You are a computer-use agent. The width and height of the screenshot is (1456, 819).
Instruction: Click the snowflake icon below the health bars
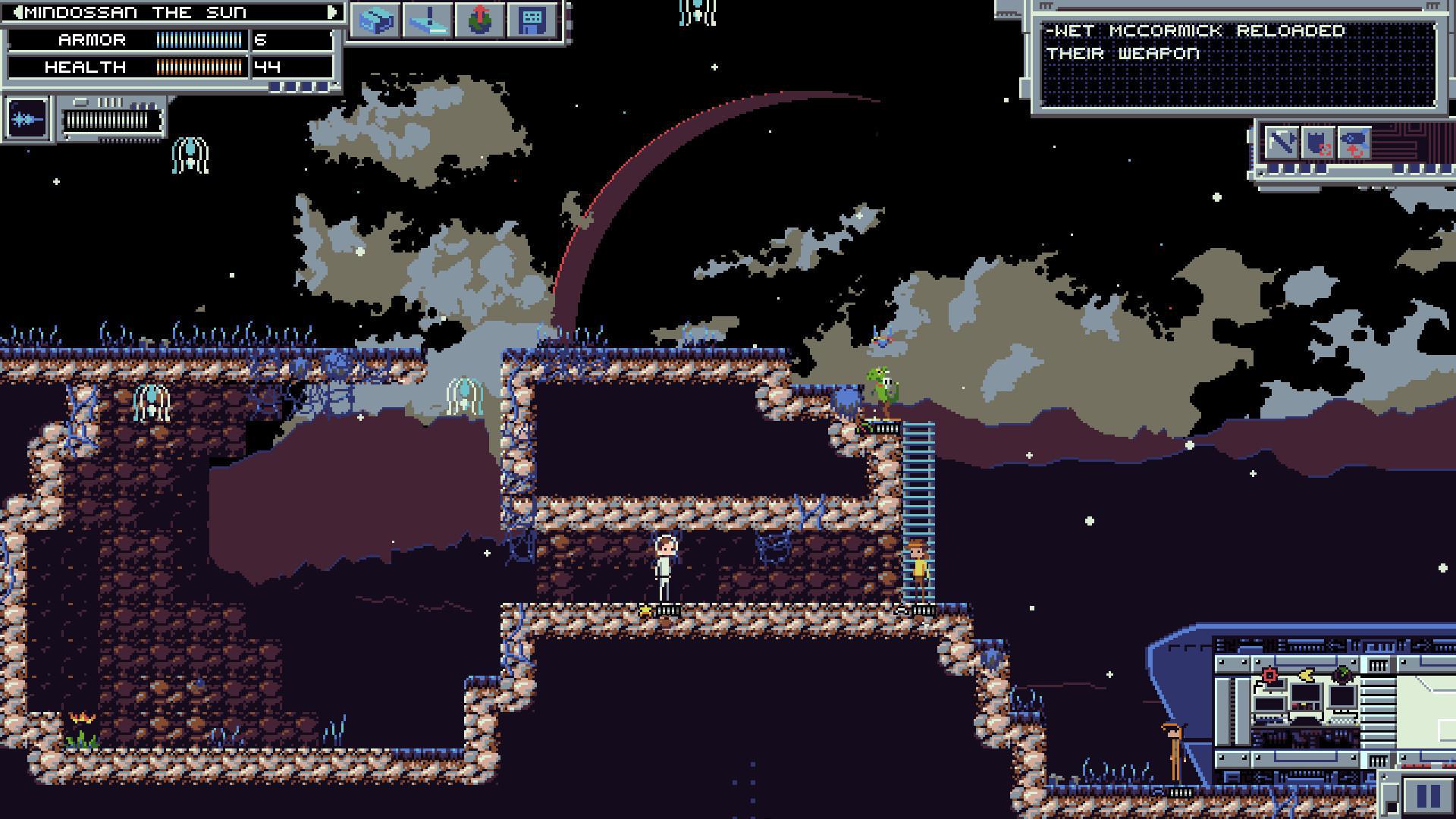[27, 119]
